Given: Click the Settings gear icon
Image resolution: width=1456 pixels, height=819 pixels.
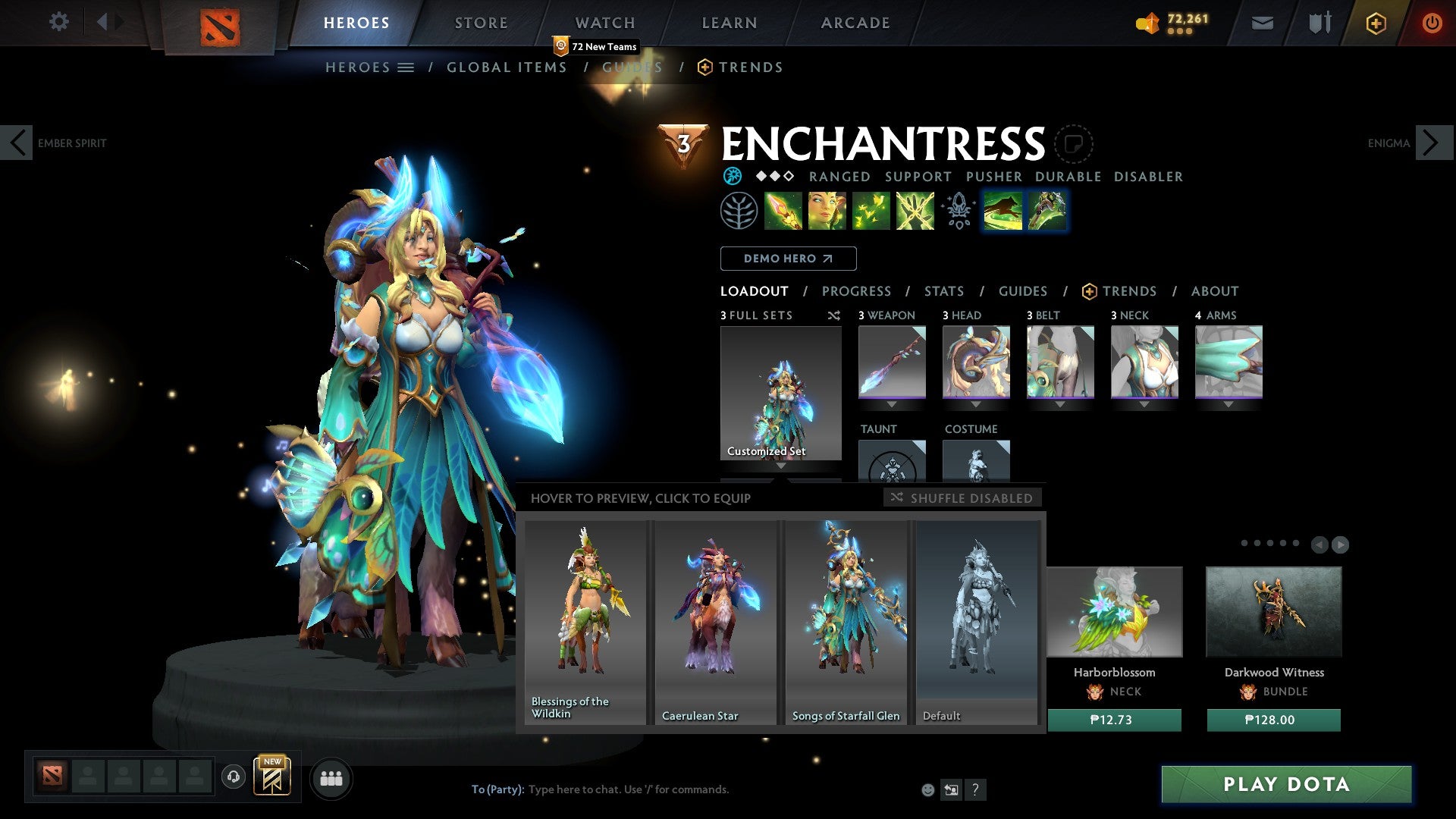Looking at the screenshot, I should pos(59,22).
